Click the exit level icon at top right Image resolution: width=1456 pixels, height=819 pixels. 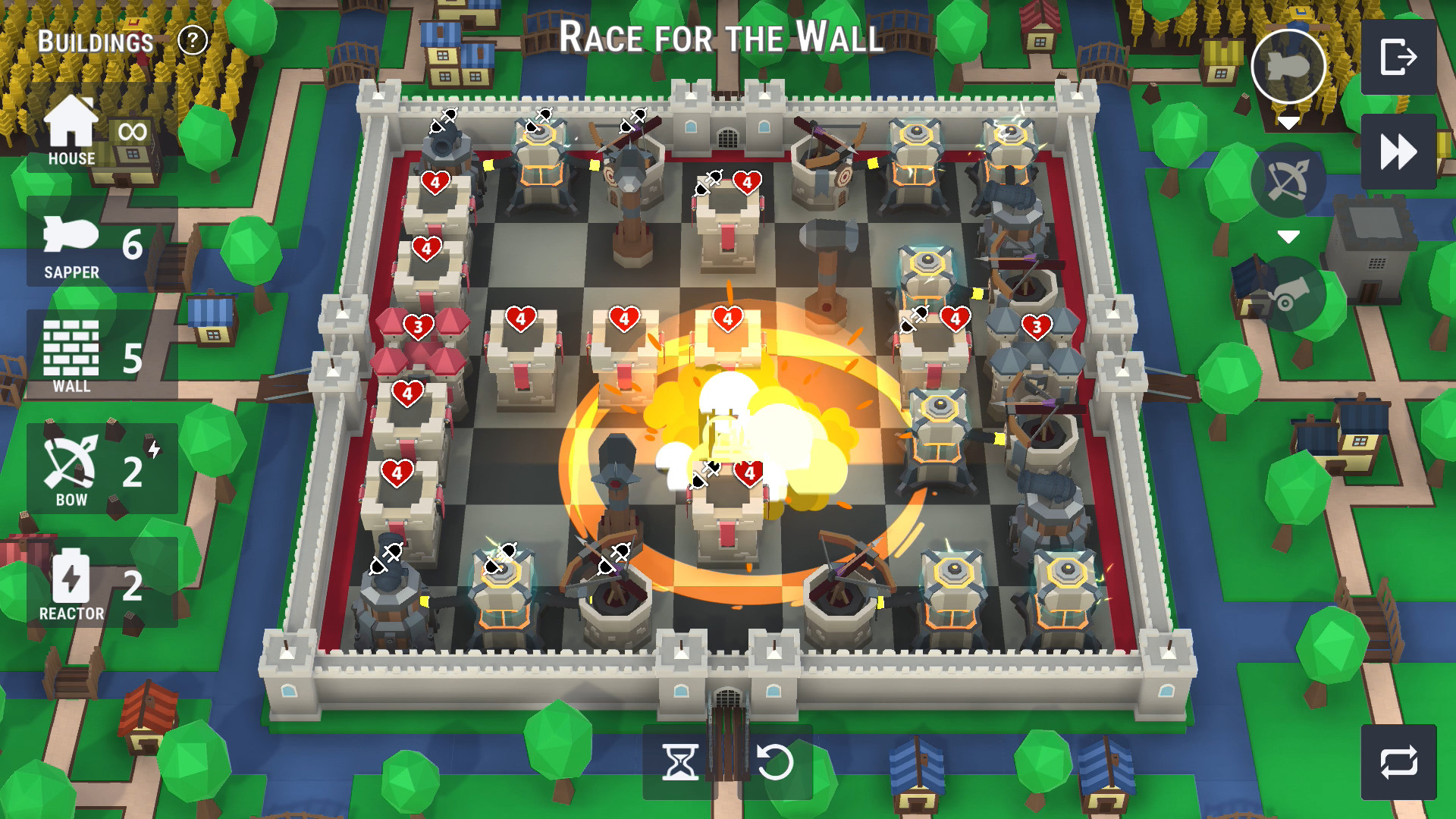click(1399, 55)
